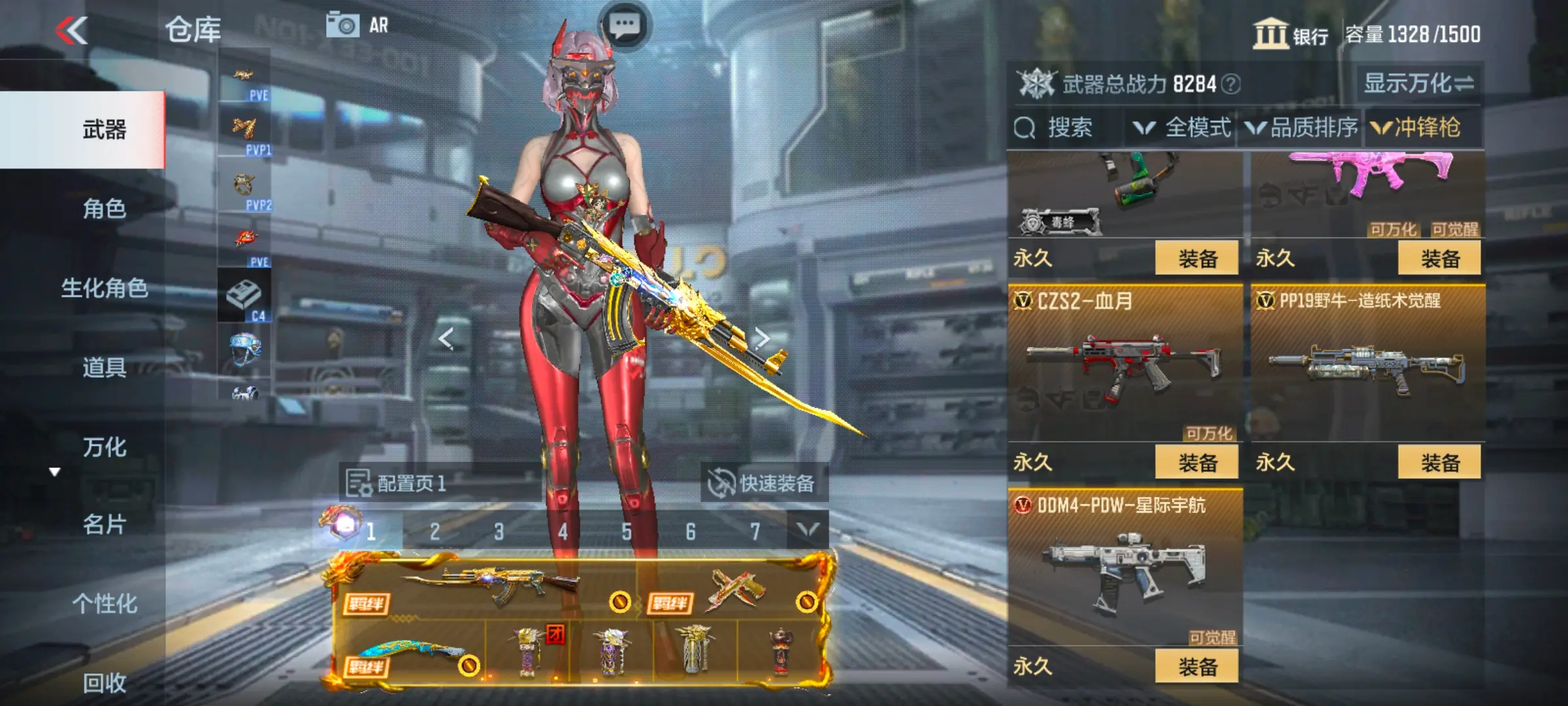Open the chat bubble icon
This screenshot has height=706, width=1568.
pyautogui.click(x=624, y=25)
